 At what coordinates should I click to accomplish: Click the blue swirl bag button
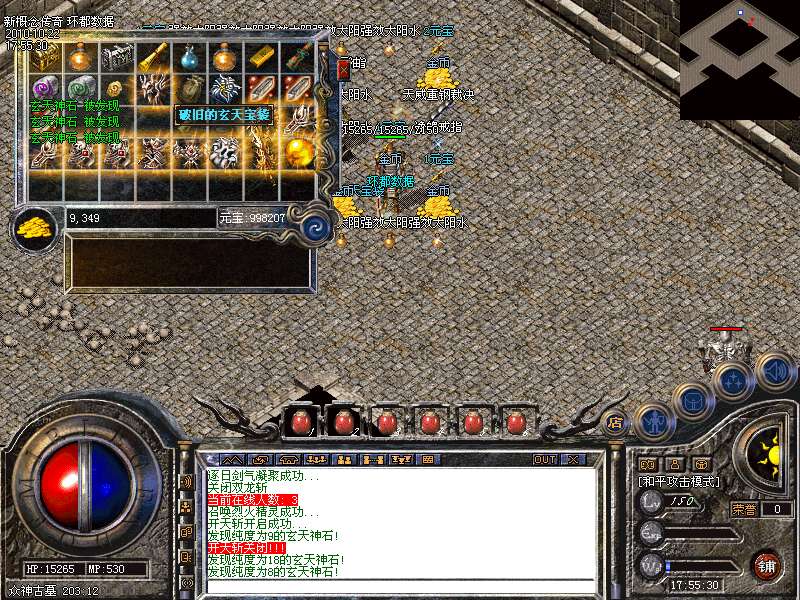317,224
